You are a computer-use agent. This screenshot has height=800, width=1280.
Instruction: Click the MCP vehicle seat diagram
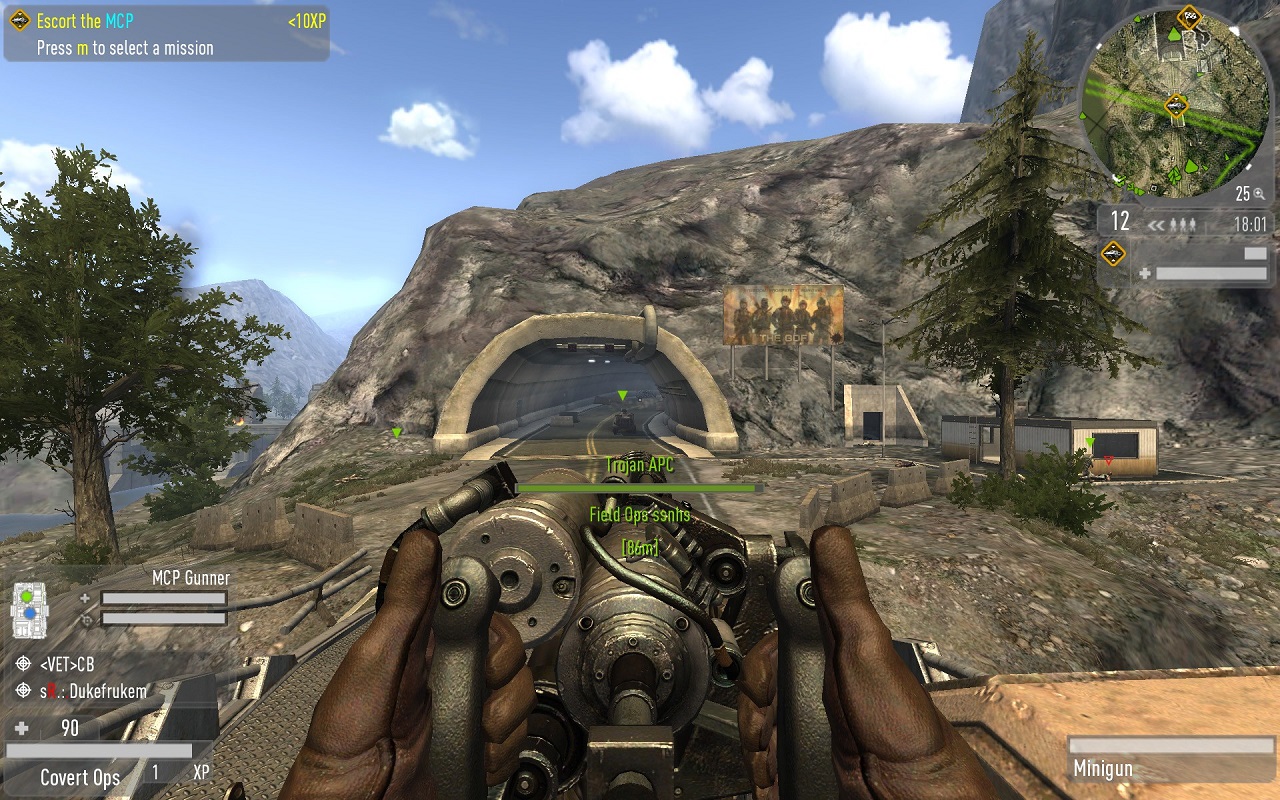29,608
